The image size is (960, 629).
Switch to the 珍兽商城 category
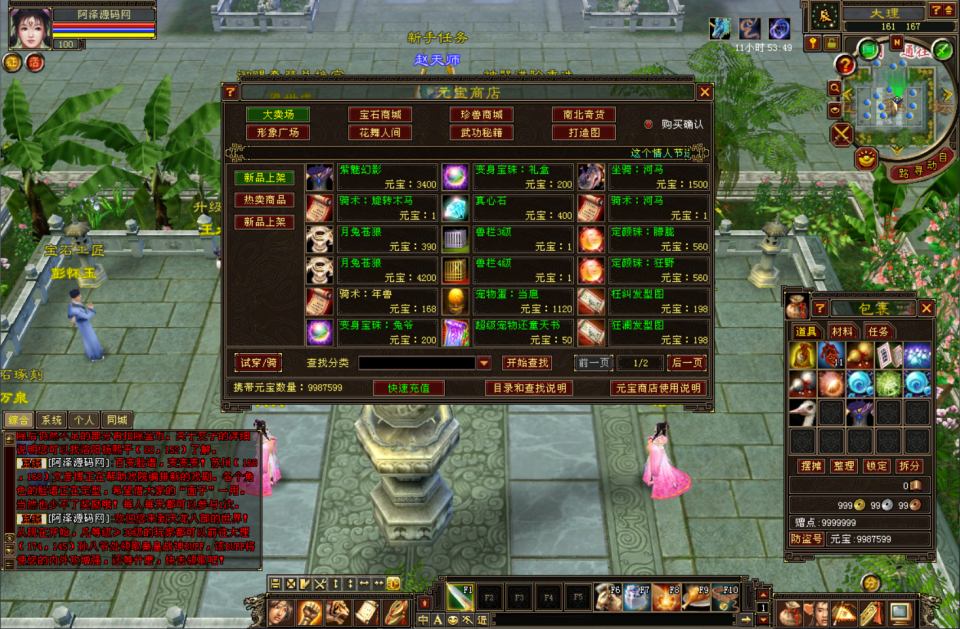tap(481, 115)
